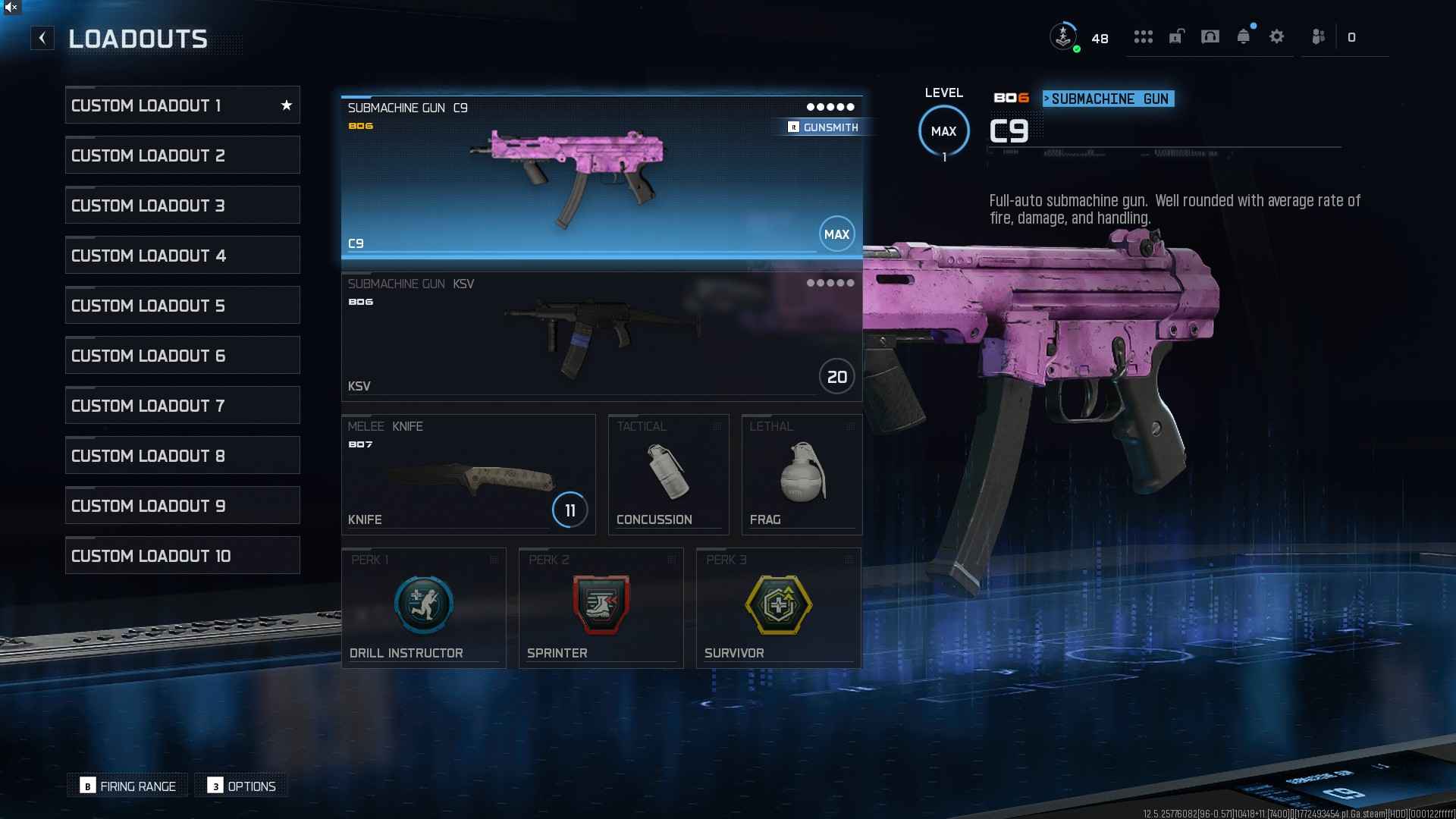Select the Sprinter perk icon
Image resolution: width=1456 pixels, height=819 pixels.
coord(601,604)
